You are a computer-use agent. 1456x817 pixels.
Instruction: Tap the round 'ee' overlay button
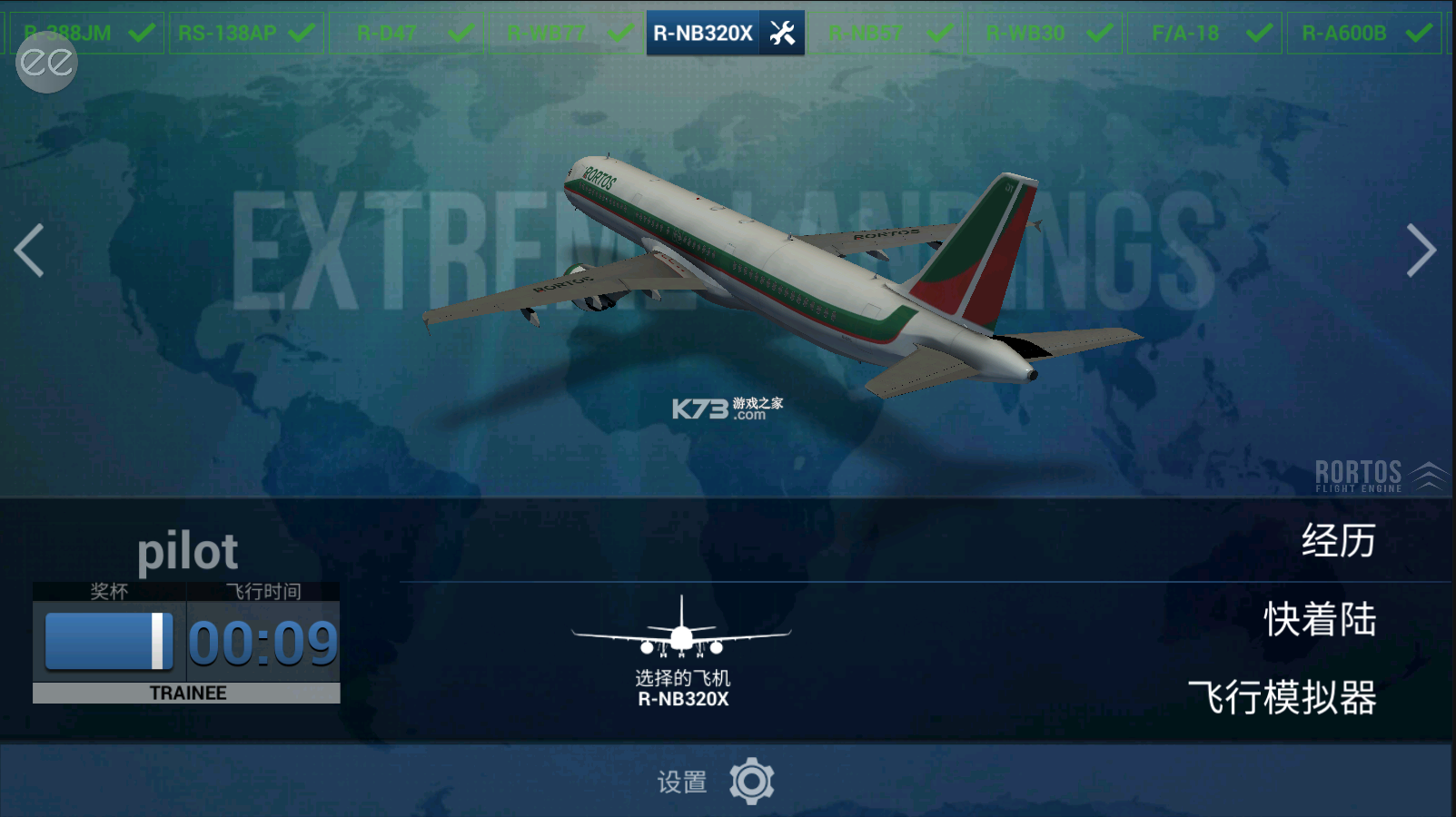[47, 63]
